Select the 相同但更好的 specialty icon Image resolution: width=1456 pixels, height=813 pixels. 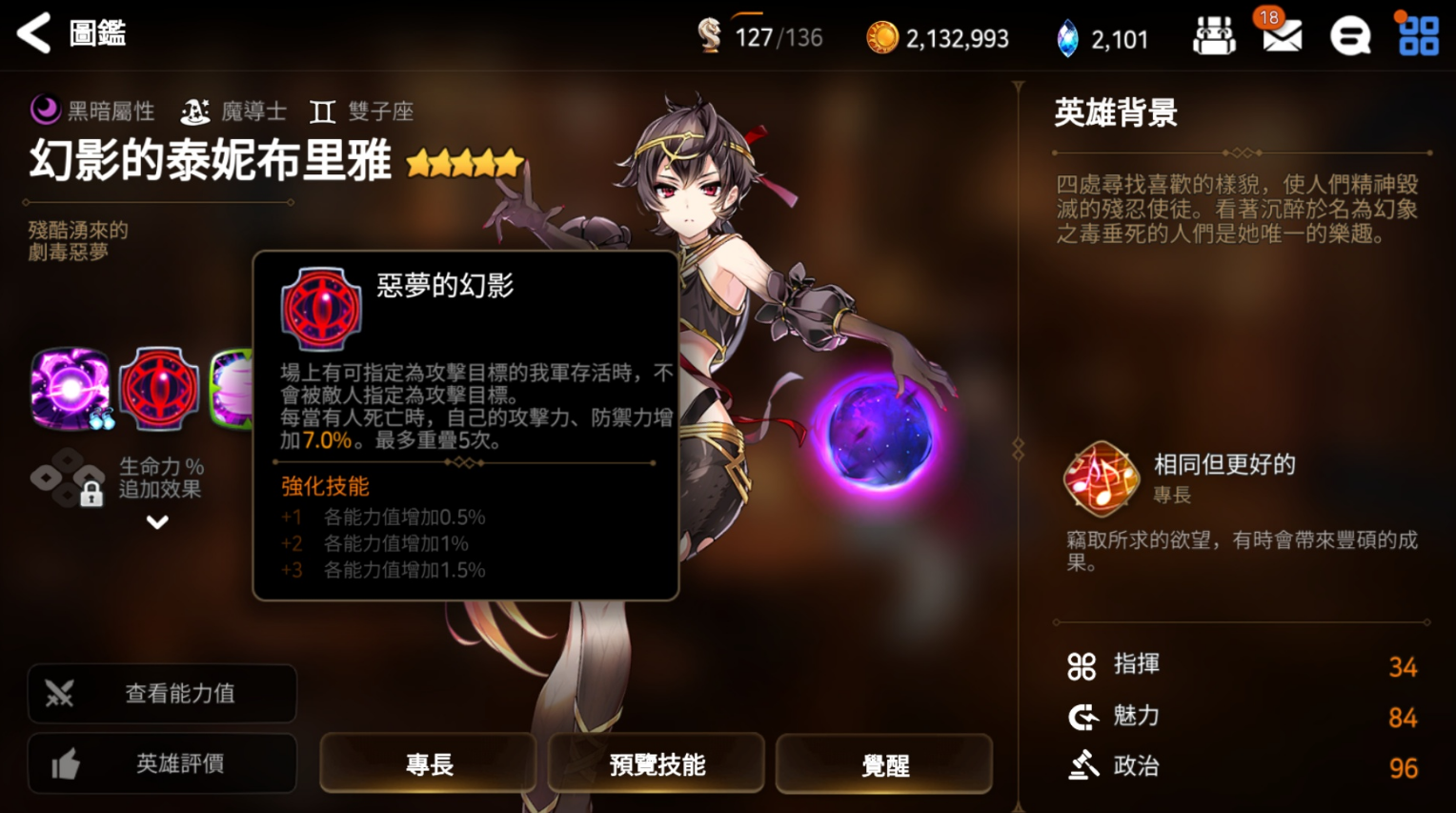(1102, 478)
